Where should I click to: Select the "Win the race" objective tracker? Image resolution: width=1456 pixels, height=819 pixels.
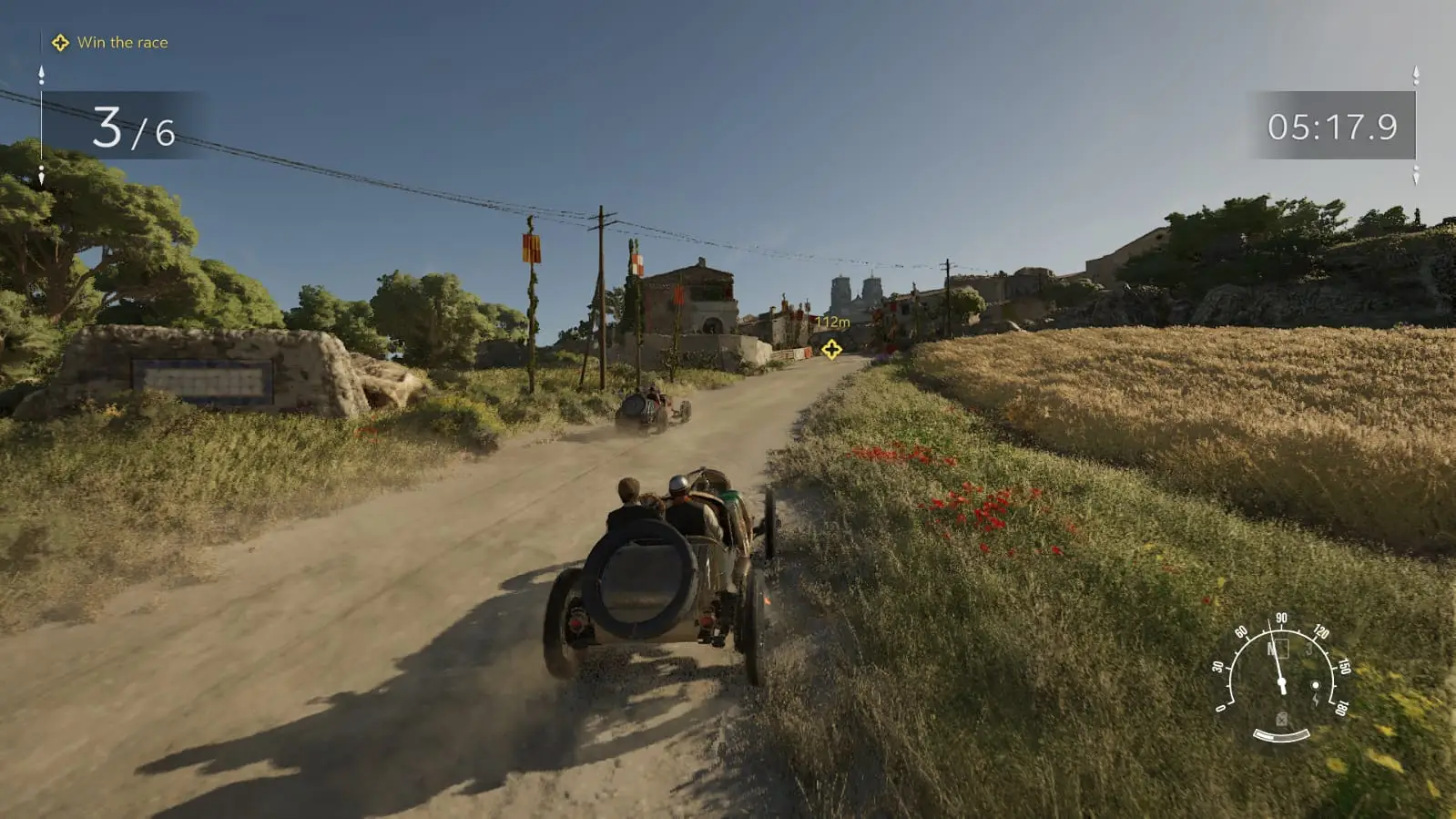110,43
